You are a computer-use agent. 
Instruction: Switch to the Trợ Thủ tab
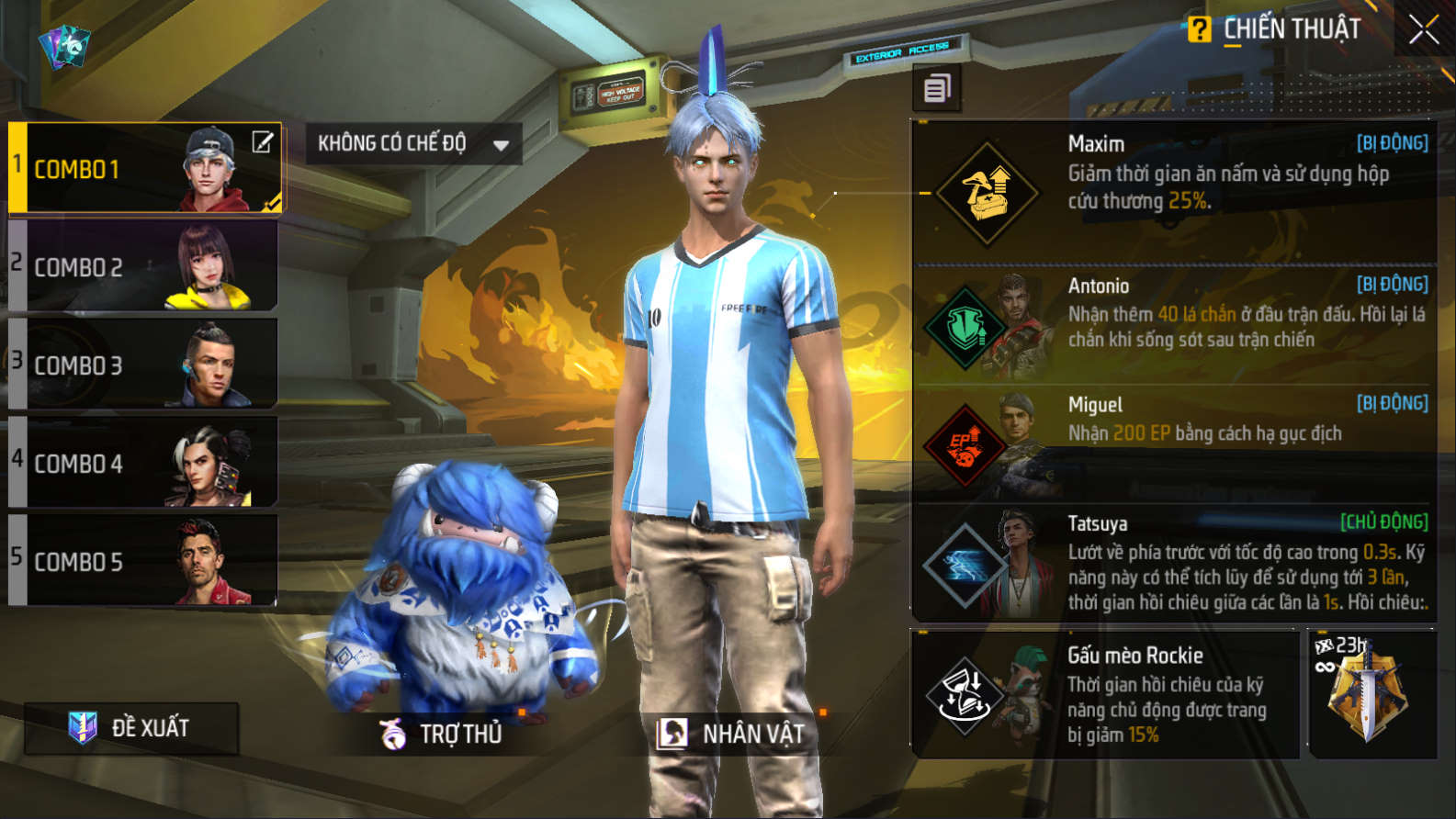[x=443, y=734]
